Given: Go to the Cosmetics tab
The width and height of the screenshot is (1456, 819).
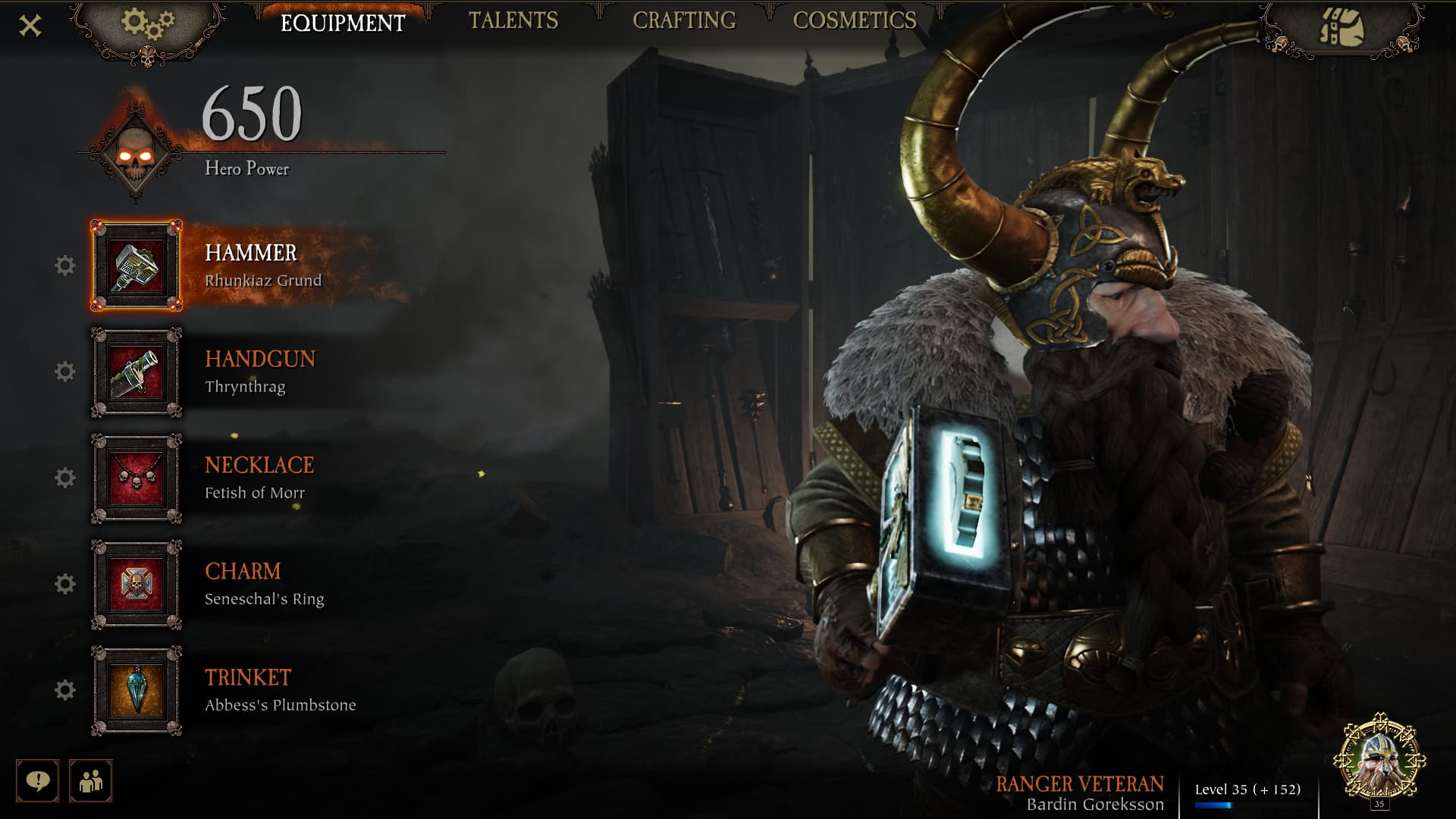Looking at the screenshot, I should point(855,21).
